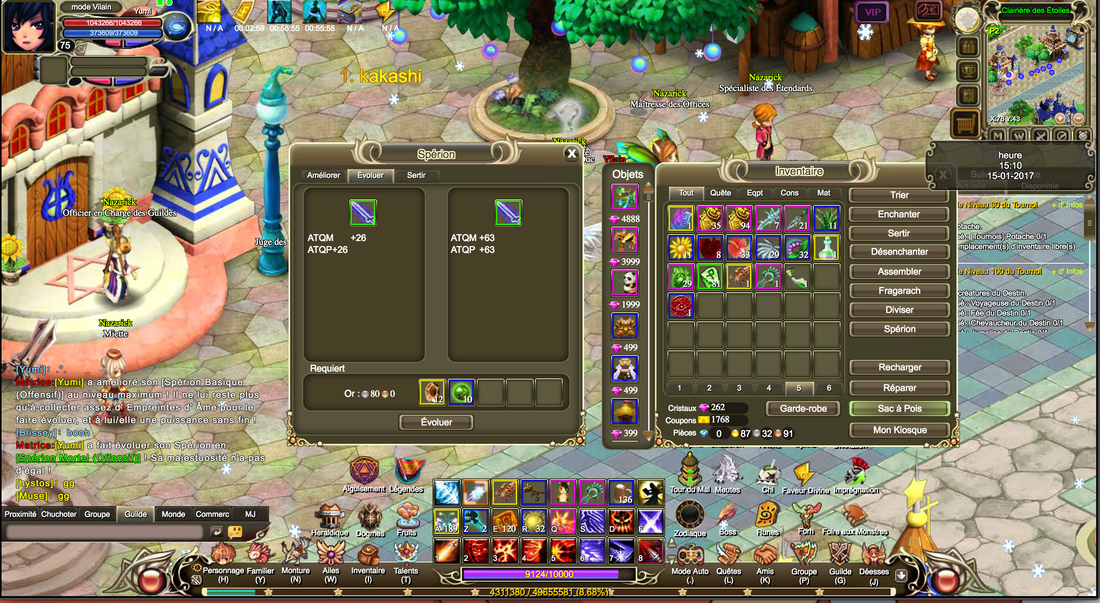The image size is (1100, 603).
Task: Show the Quête tab of the inventory
Action: coord(720,193)
